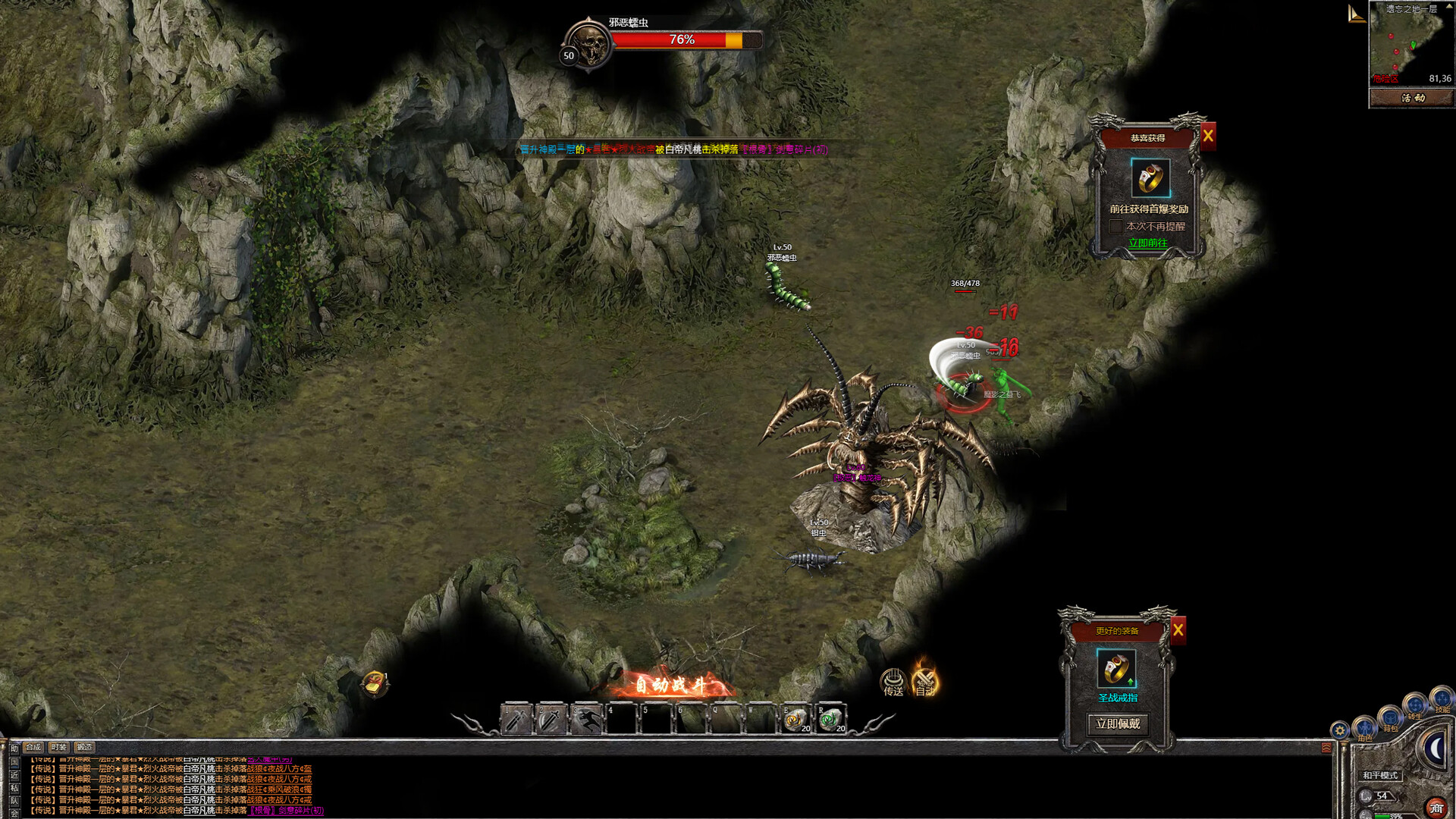Click the boss 76% health bar
This screenshot has height=819, width=1456.
(x=686, y=39)
